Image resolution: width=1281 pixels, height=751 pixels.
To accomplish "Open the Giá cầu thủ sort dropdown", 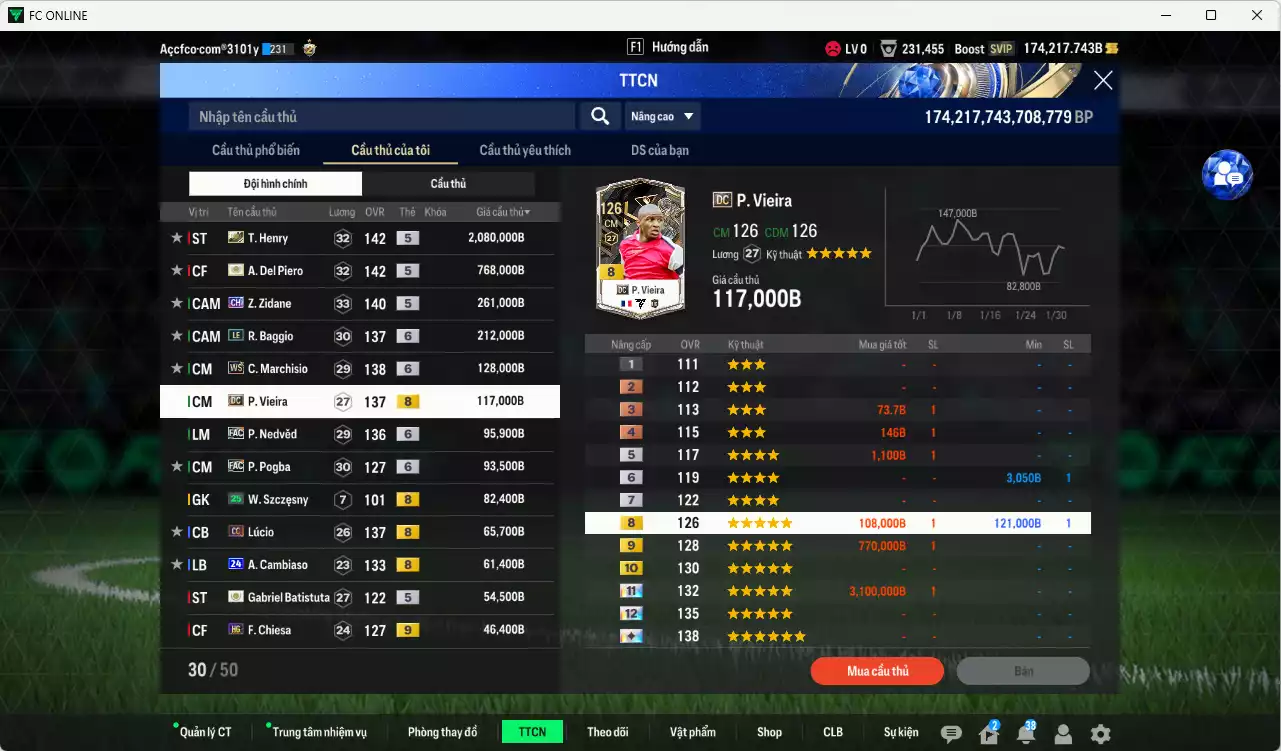I will click(x=500, y=211).
